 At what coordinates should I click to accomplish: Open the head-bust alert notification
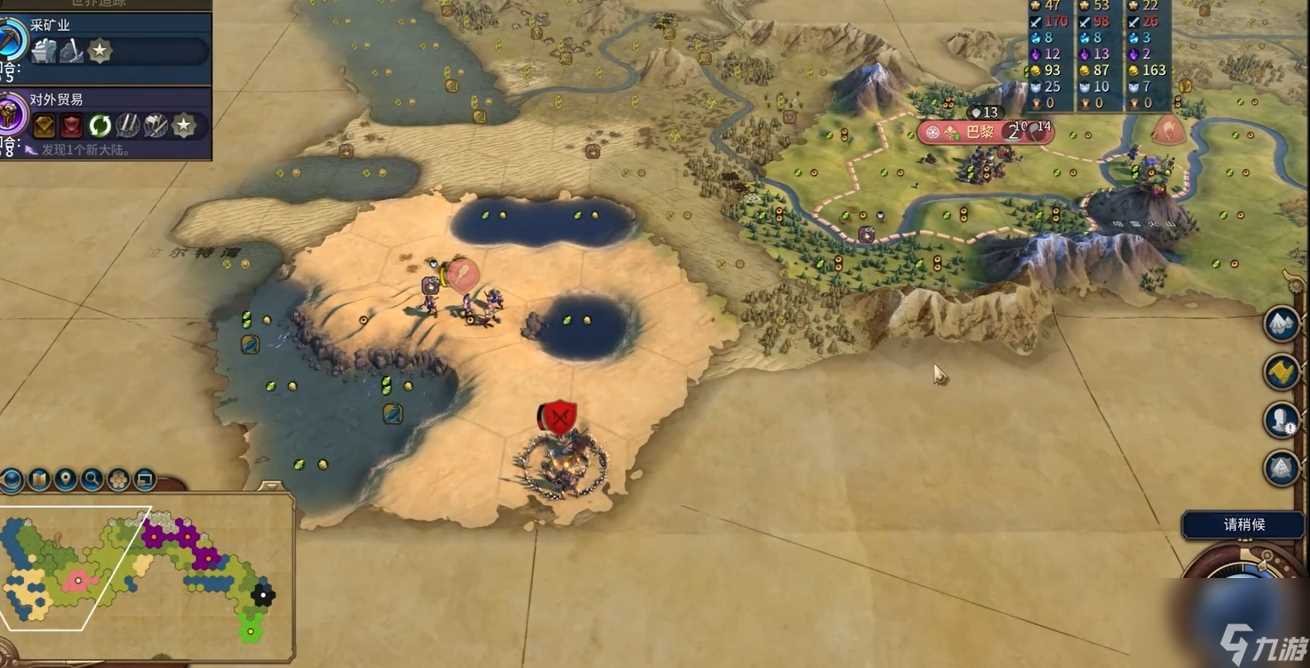(x=1281, y=420)
